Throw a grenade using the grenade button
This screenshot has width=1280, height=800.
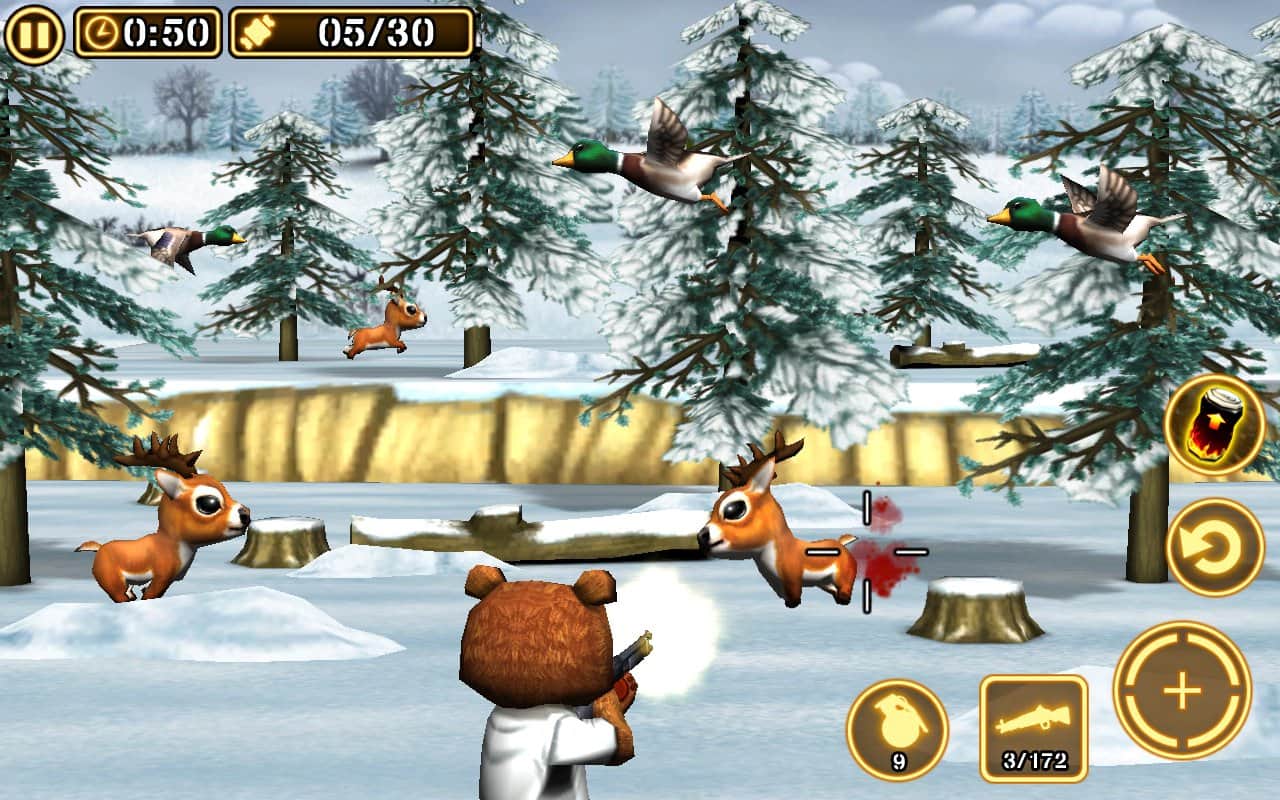897,729
